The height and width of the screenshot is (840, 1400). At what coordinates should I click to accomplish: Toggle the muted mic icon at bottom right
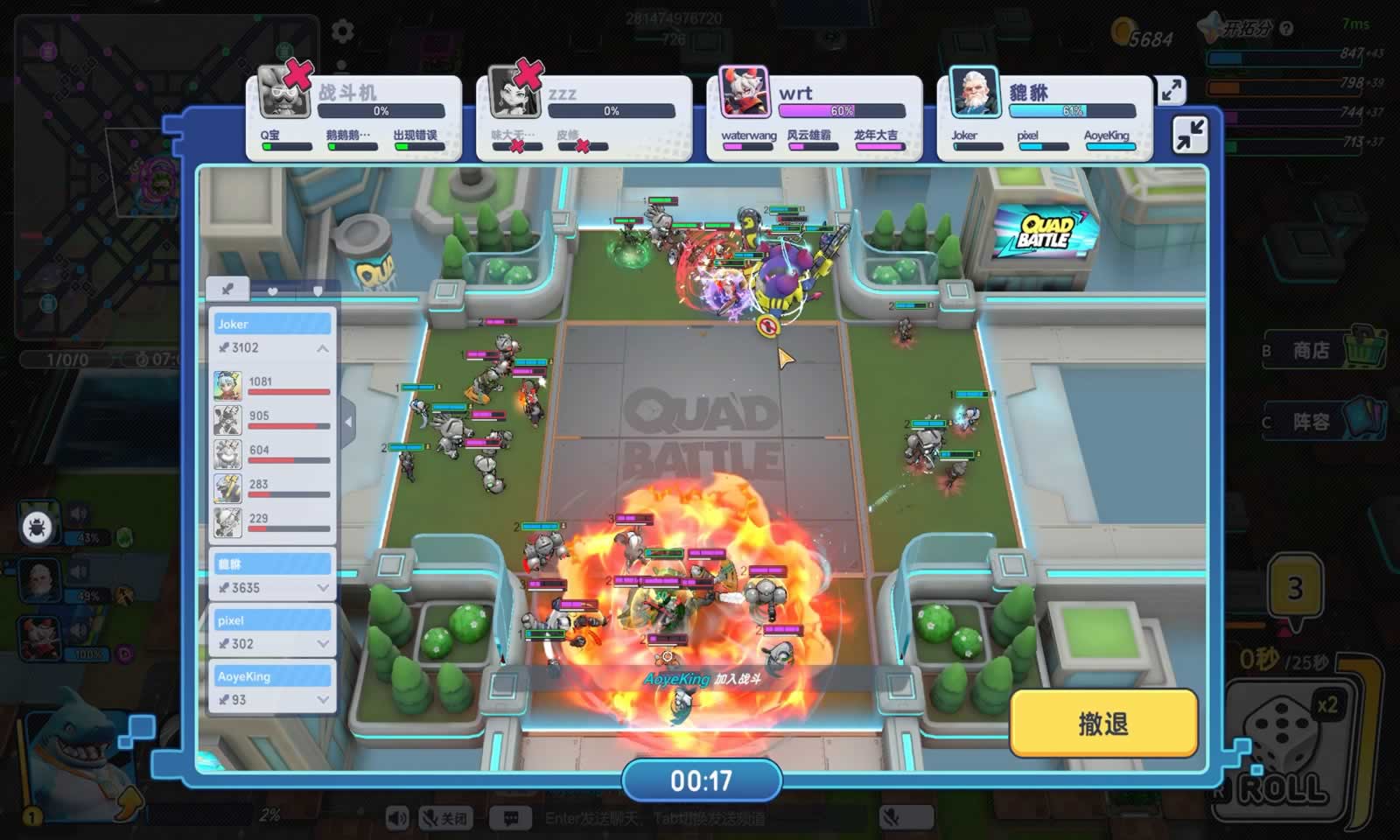[x=892, y=818]
